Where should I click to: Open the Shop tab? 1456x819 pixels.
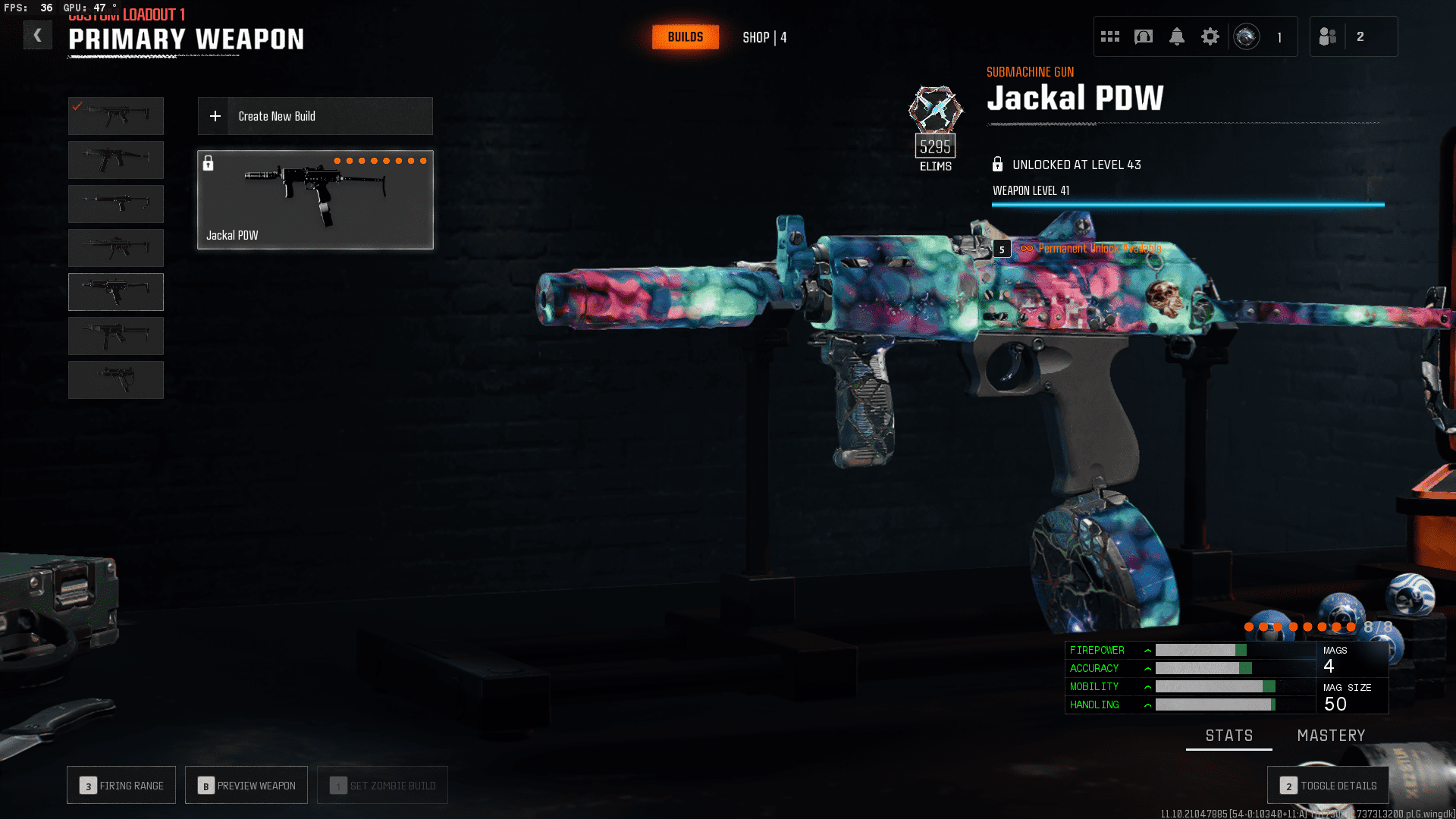pyautogui.click(x=764, y=37)
